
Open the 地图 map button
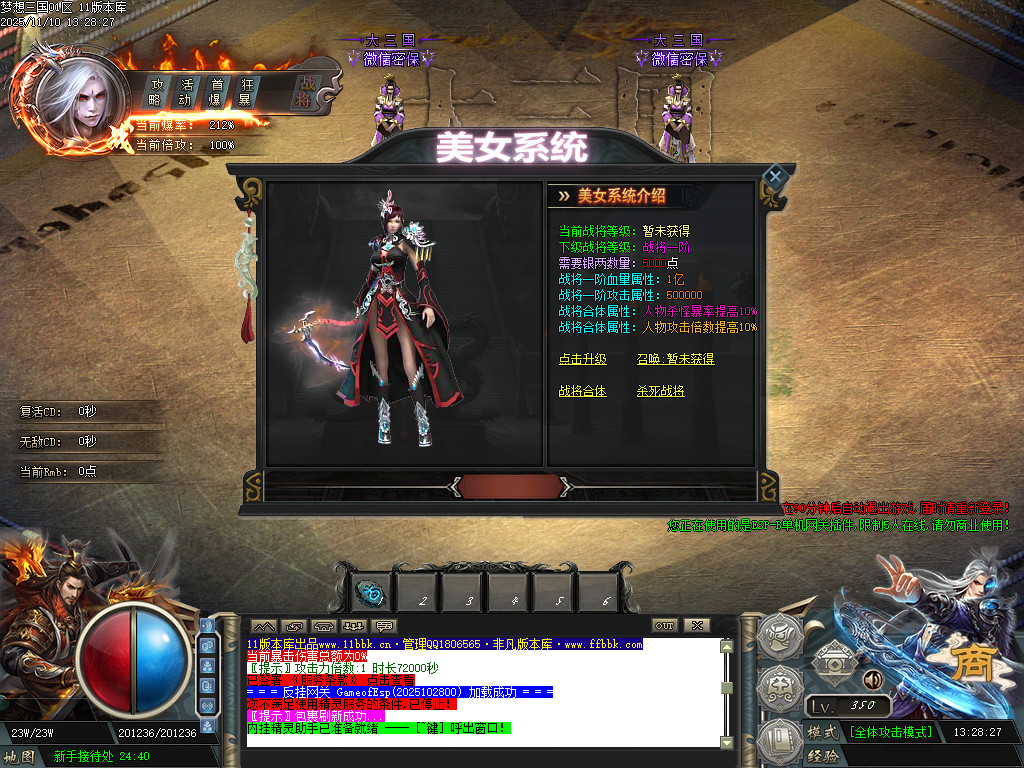(20, 756)
